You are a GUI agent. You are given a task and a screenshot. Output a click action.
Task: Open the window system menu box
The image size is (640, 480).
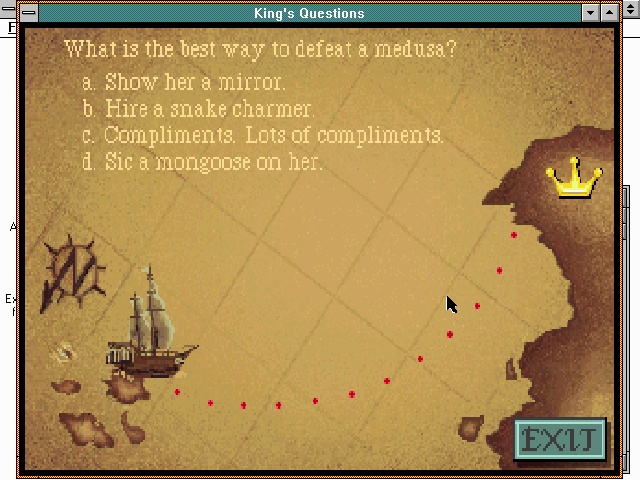point(28,13)
